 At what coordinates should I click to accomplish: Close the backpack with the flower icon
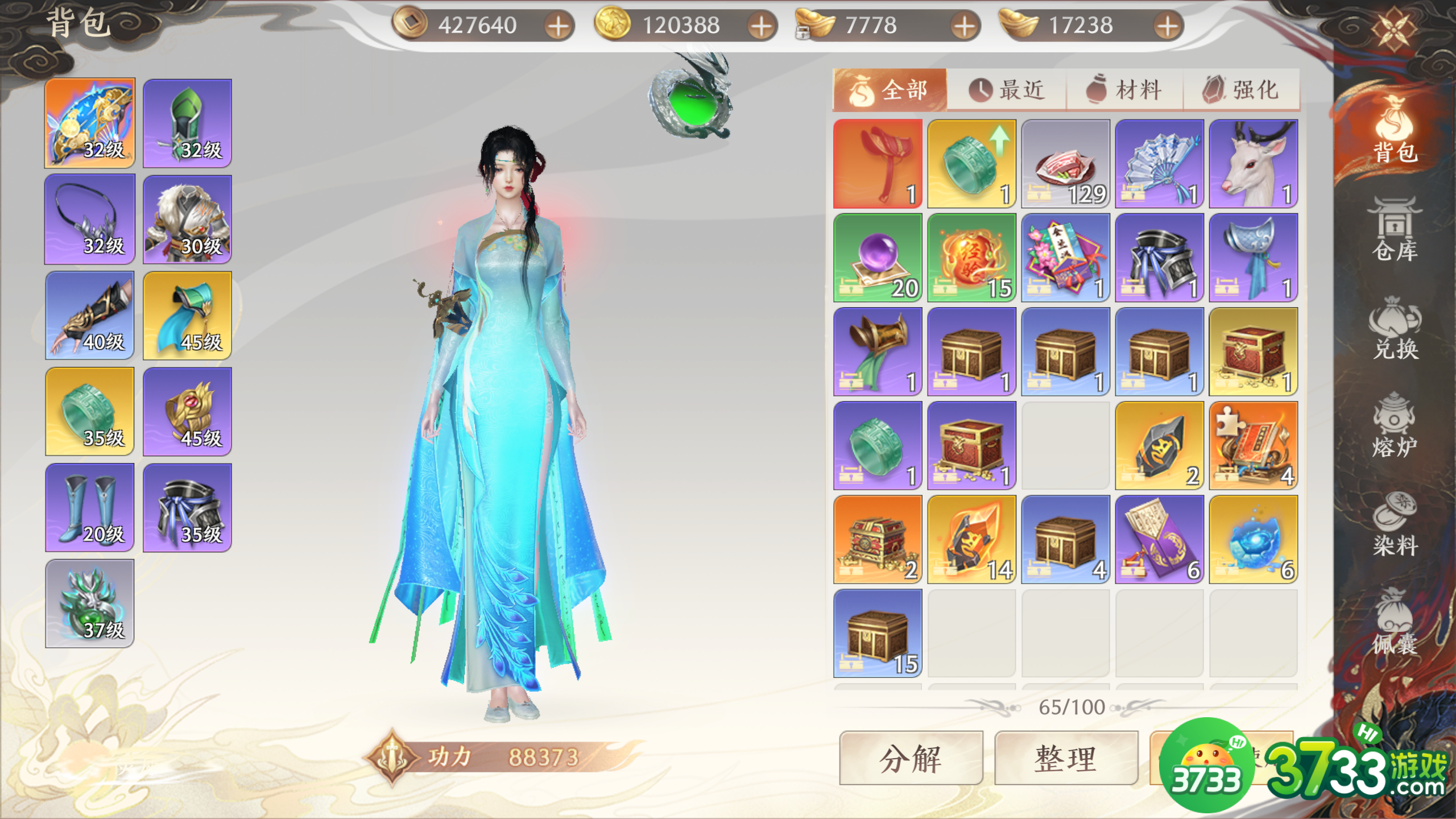pos(1393,28)
